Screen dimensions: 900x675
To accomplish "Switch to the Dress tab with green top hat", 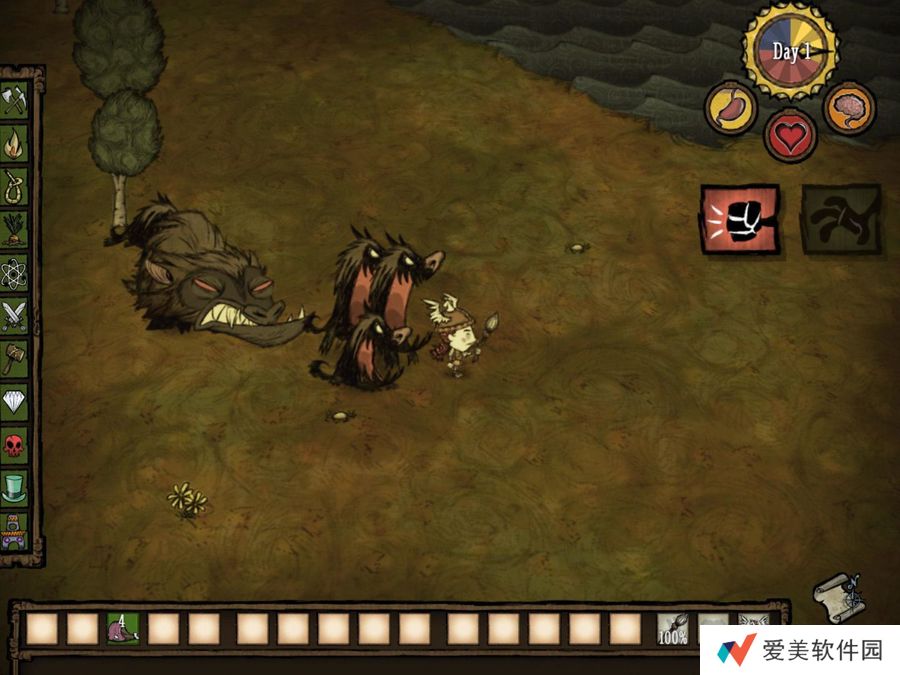I will click(x=15, y=487).
